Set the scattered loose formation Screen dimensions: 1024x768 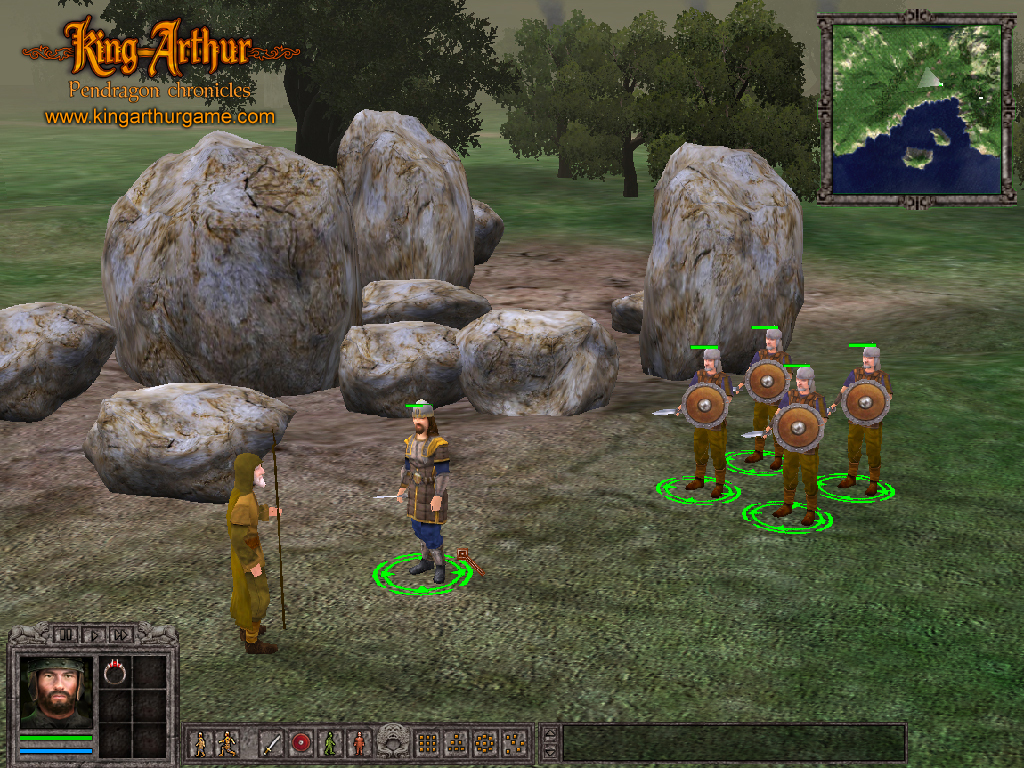(514, 744)
